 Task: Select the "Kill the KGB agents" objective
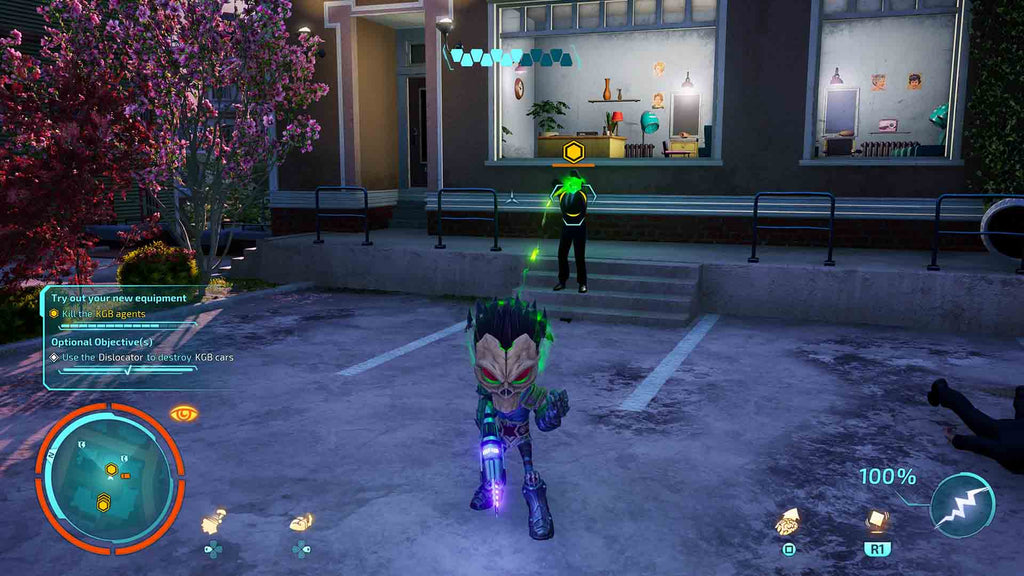pyautogui.click(x=110, y=314)
